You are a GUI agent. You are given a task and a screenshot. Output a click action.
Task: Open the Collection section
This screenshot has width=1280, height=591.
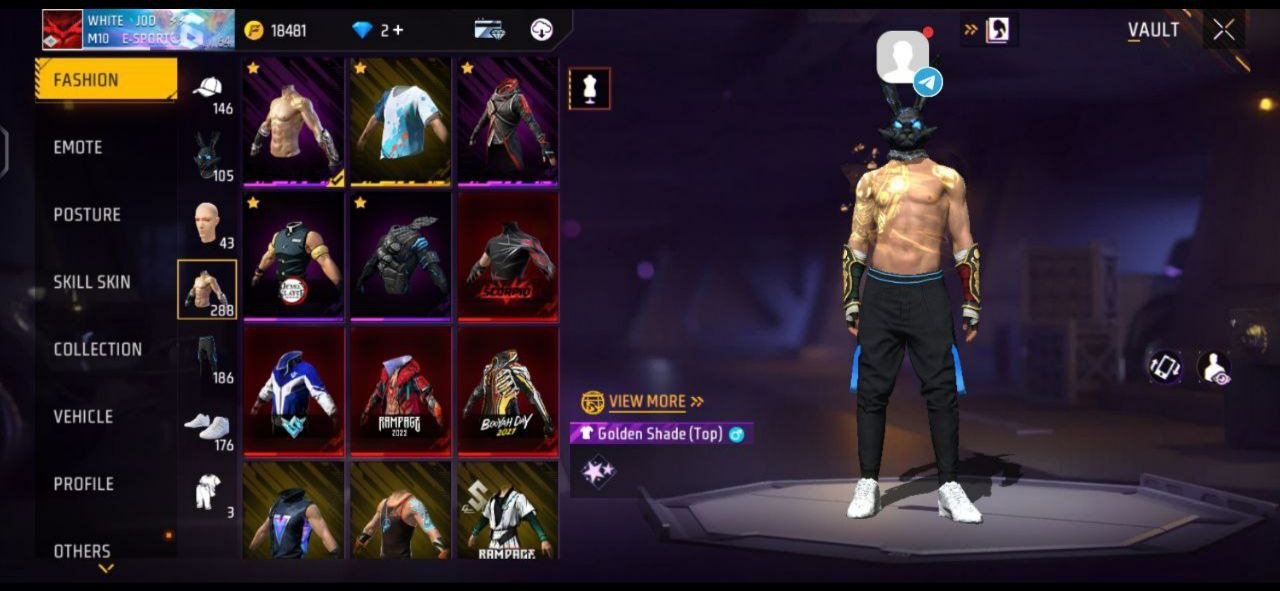tap(97, 349)
